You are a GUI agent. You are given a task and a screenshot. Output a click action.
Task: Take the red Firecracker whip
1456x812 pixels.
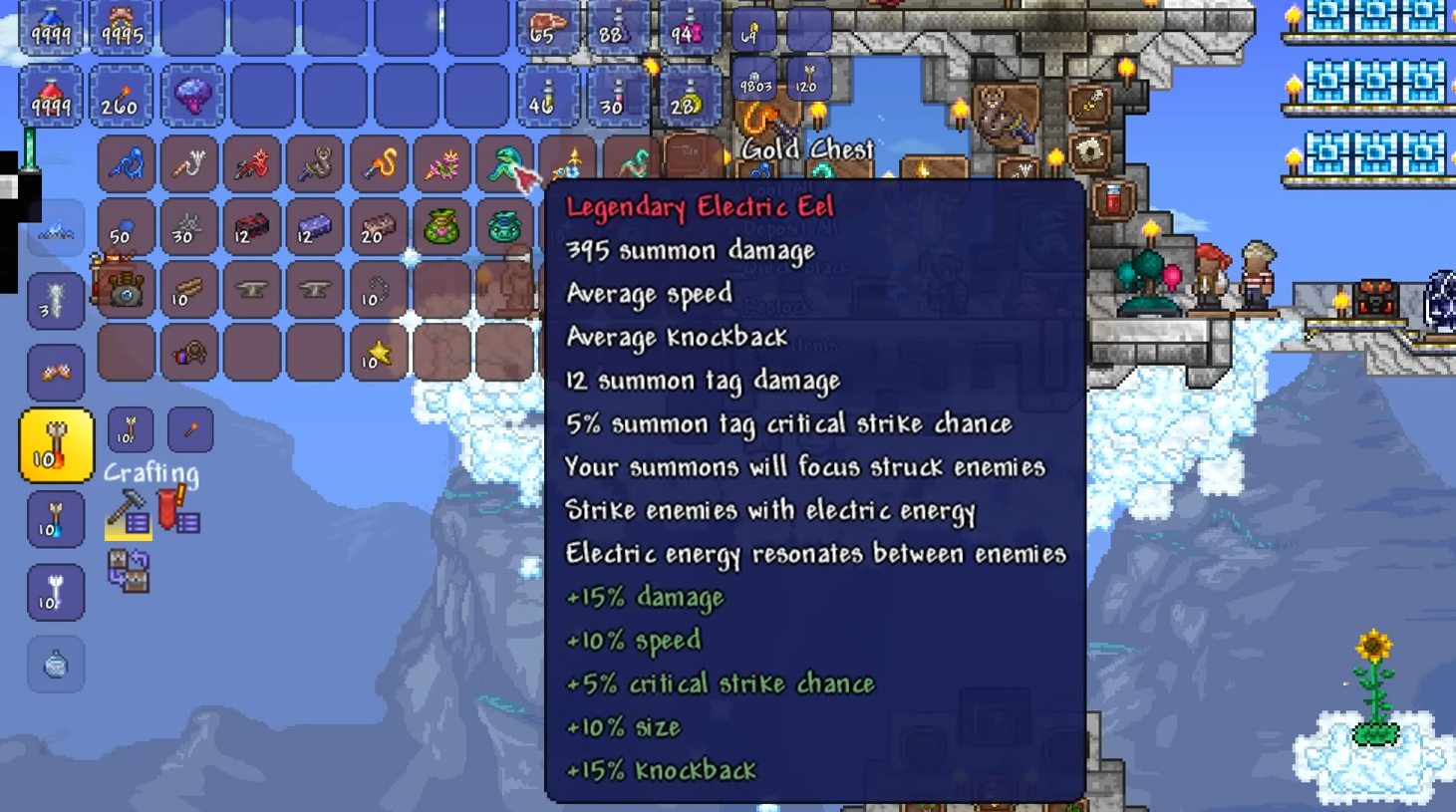coord(251,163)
